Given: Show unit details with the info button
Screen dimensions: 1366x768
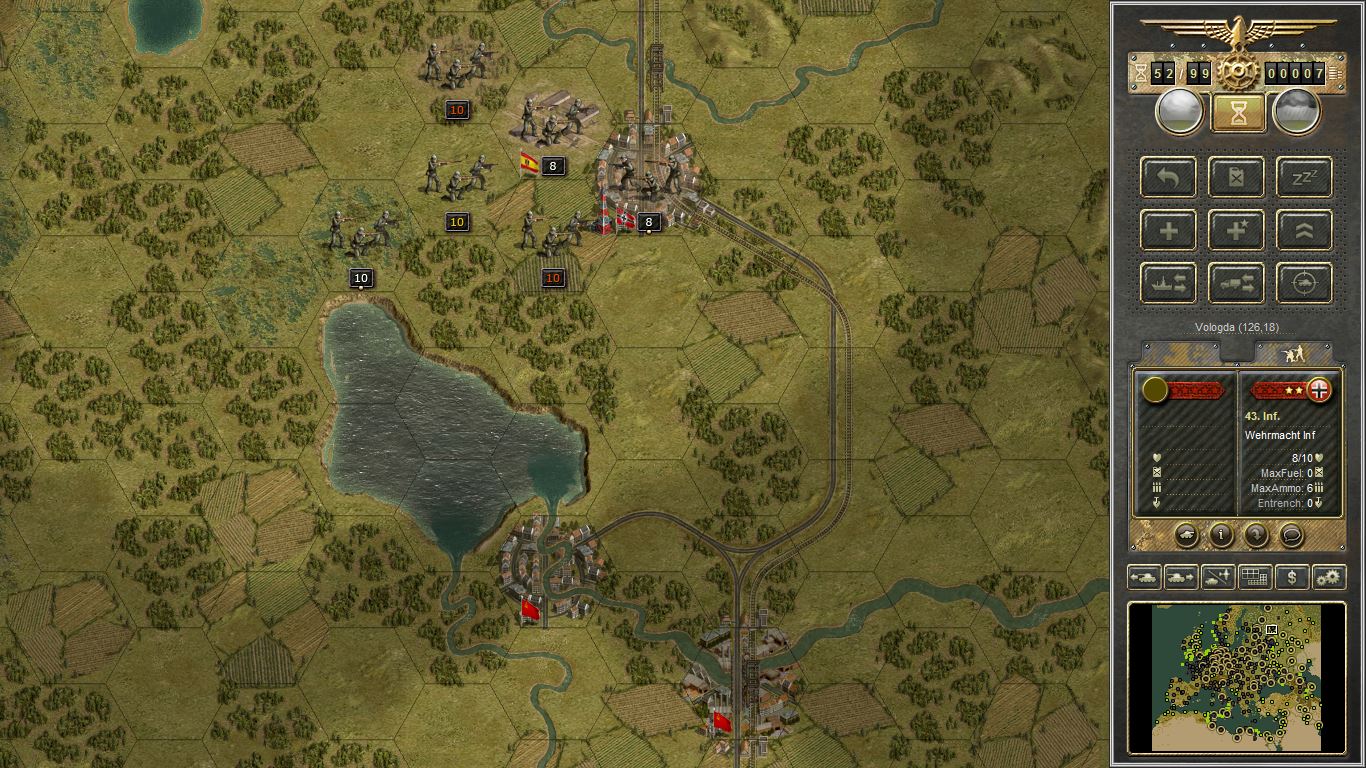Looking at the screenshot, I should pyautogui.click(x=1221, y=535).
